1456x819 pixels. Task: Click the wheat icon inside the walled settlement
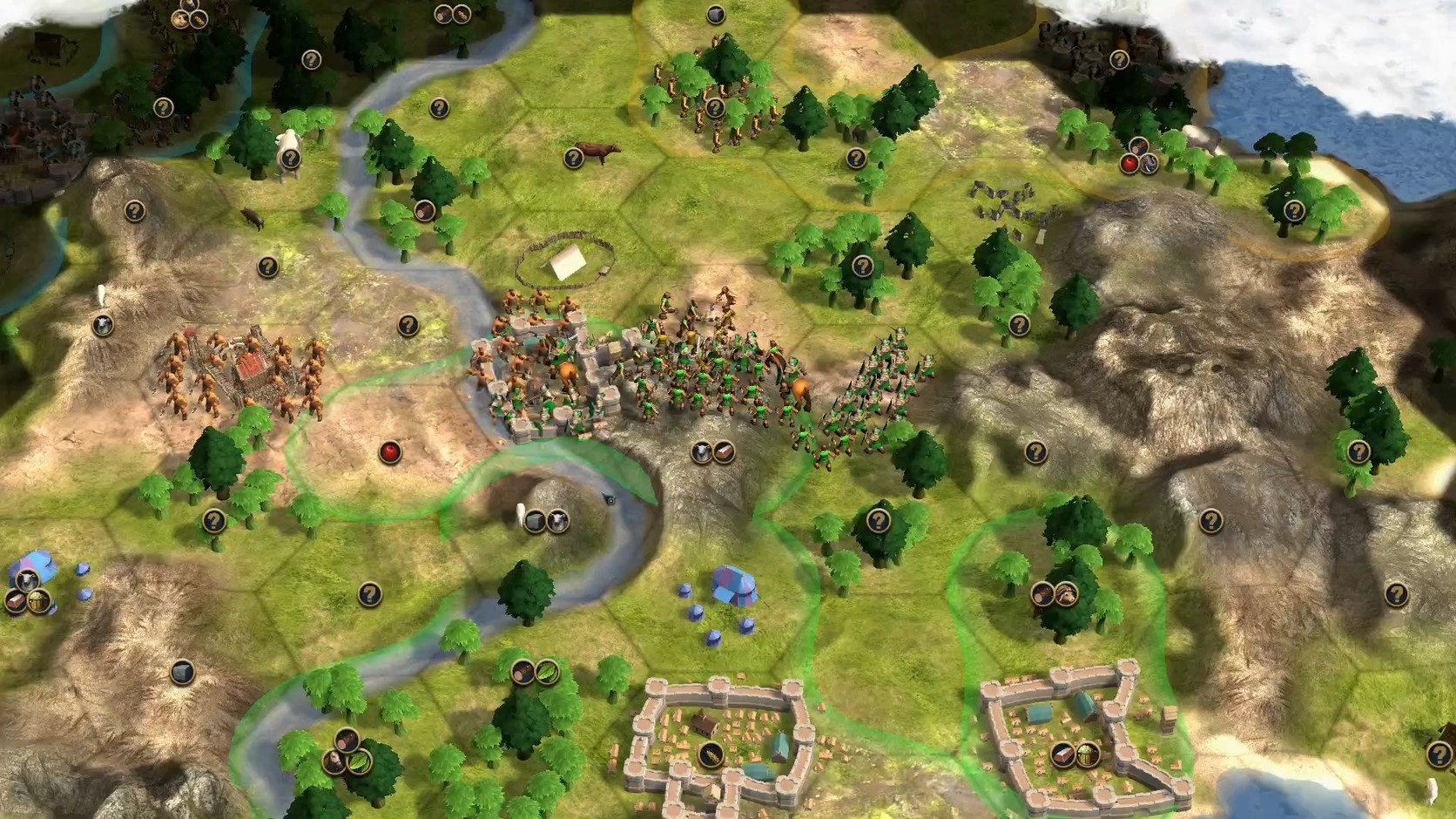tap(711, 755)
